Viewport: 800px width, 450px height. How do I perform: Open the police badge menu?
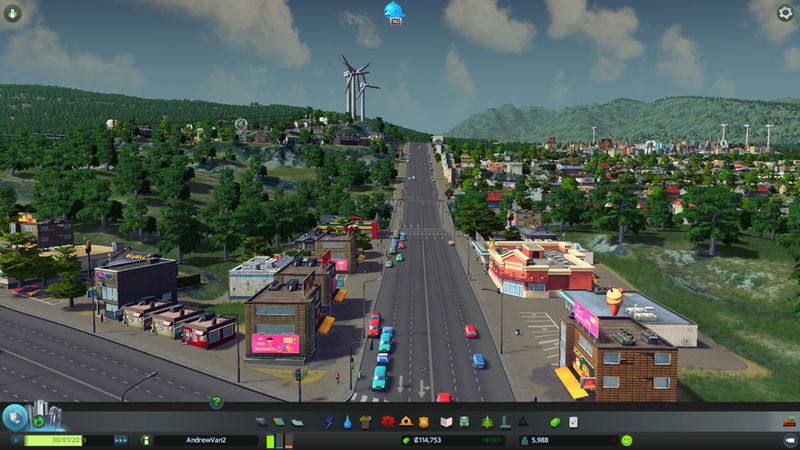coord(424,422)
